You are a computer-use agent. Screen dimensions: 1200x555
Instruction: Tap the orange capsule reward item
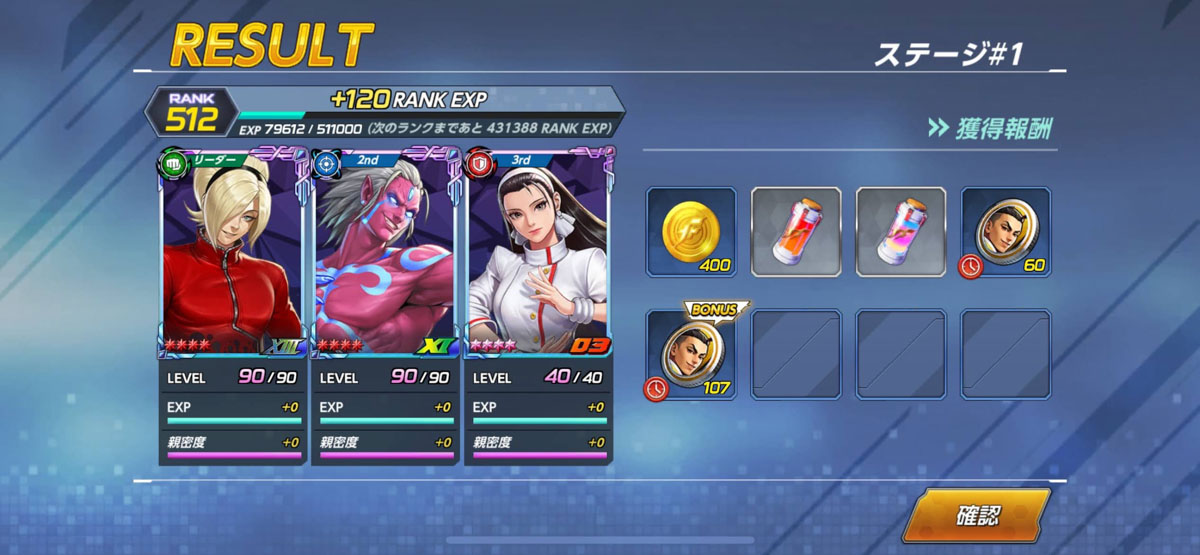pos(796,232)
